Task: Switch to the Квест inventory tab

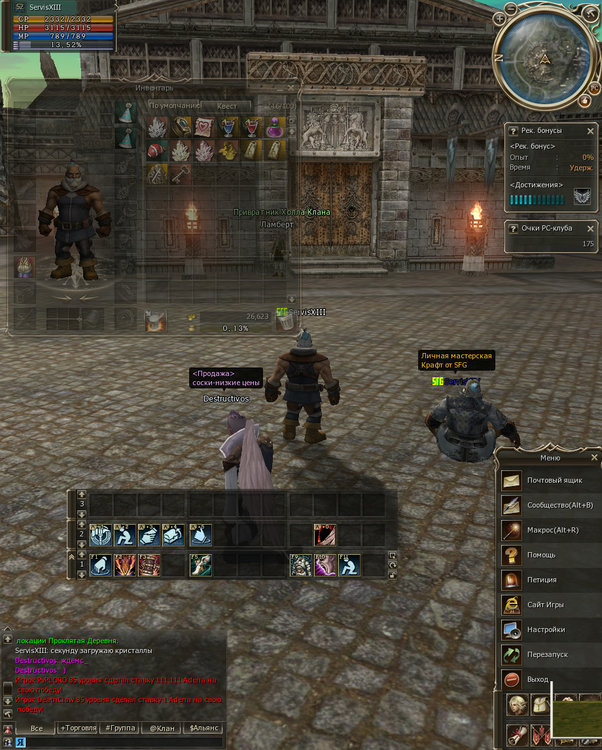Action: tap(227, 106)
